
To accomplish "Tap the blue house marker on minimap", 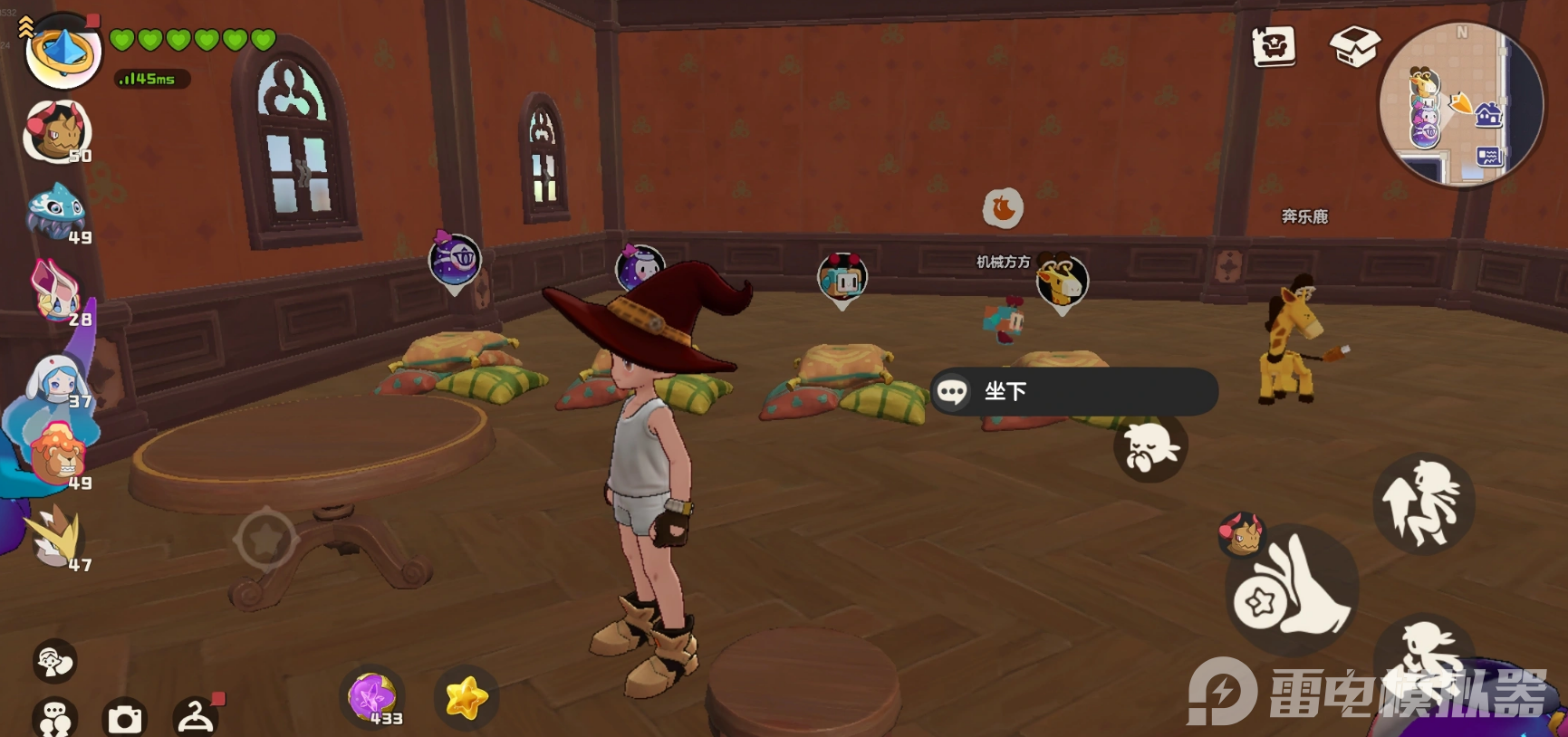I will pyautogui.click(x=1488, y=115).
